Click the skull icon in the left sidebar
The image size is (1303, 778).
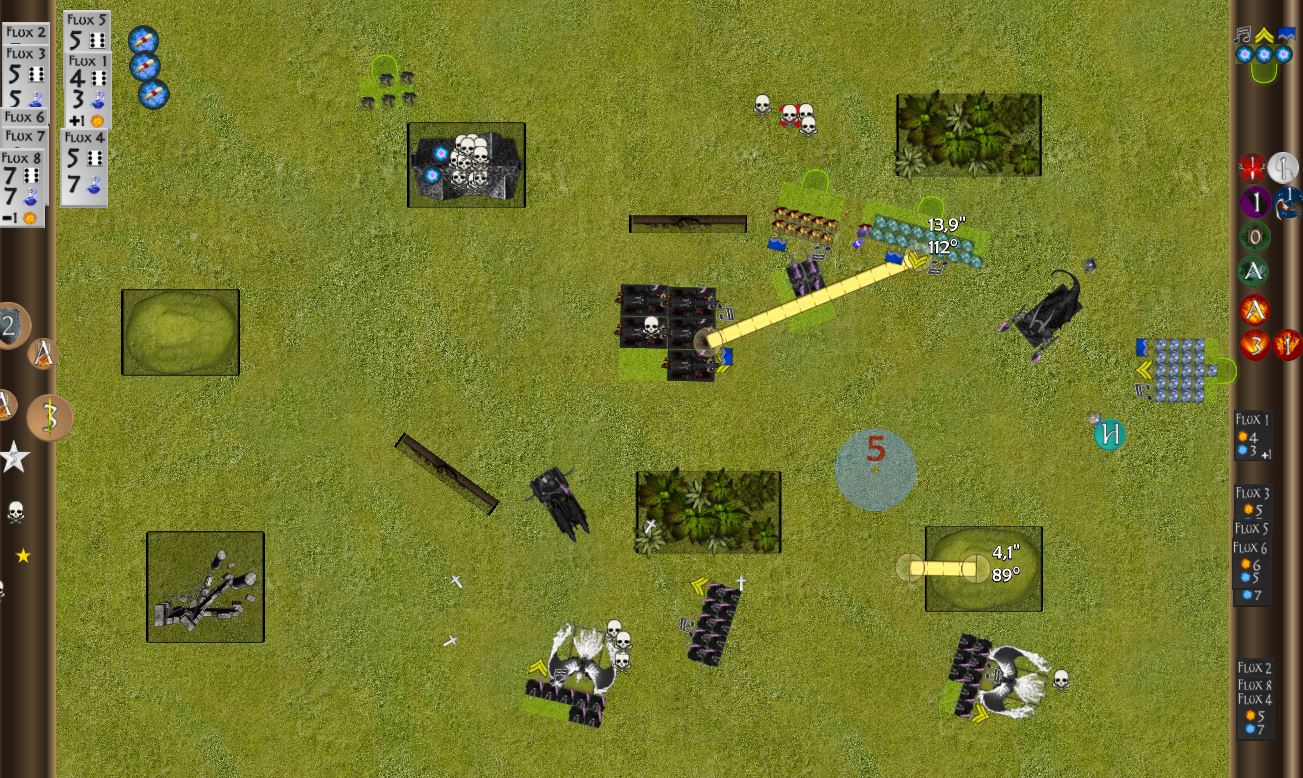pos(15,513)
